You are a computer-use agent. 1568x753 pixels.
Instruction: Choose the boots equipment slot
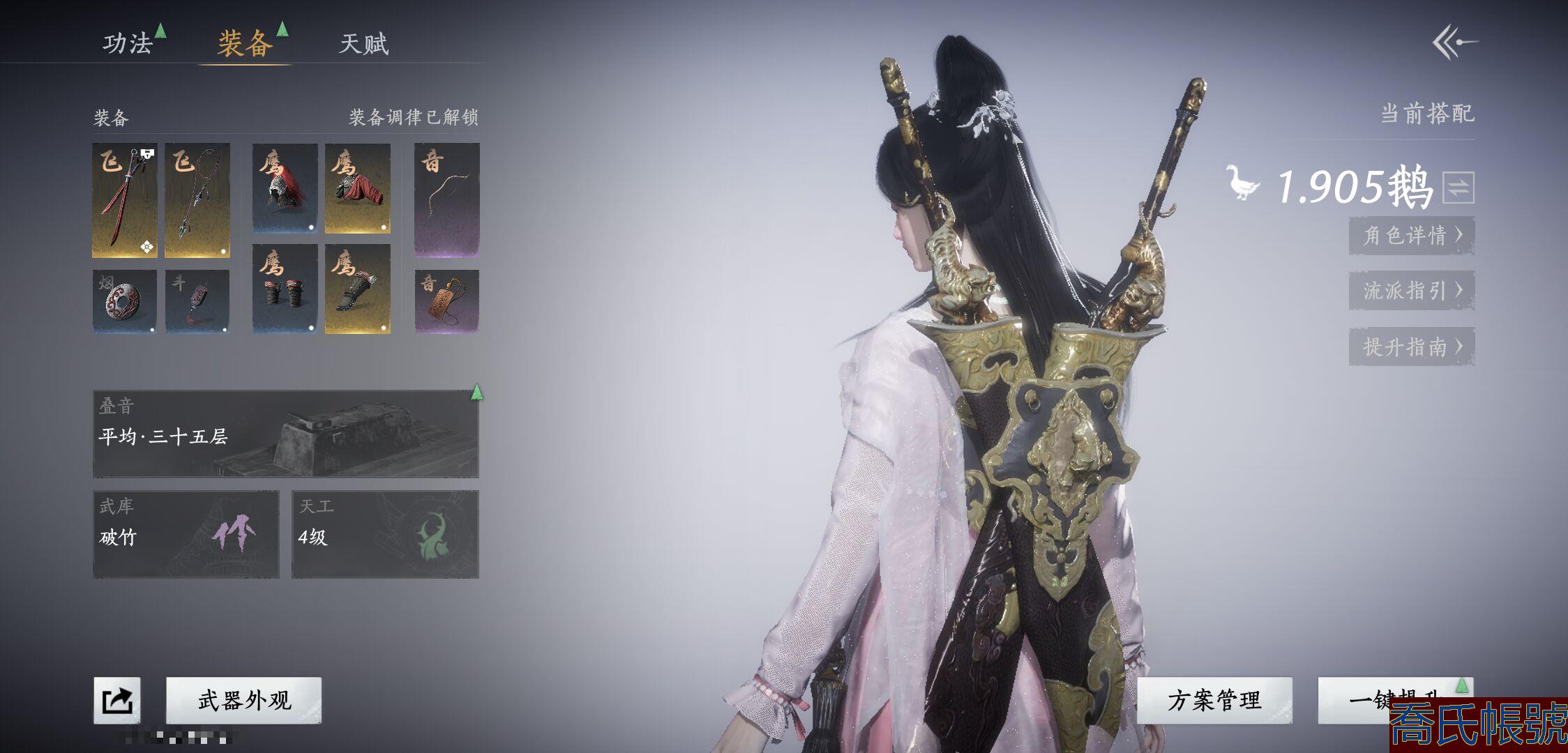[357, 288]
